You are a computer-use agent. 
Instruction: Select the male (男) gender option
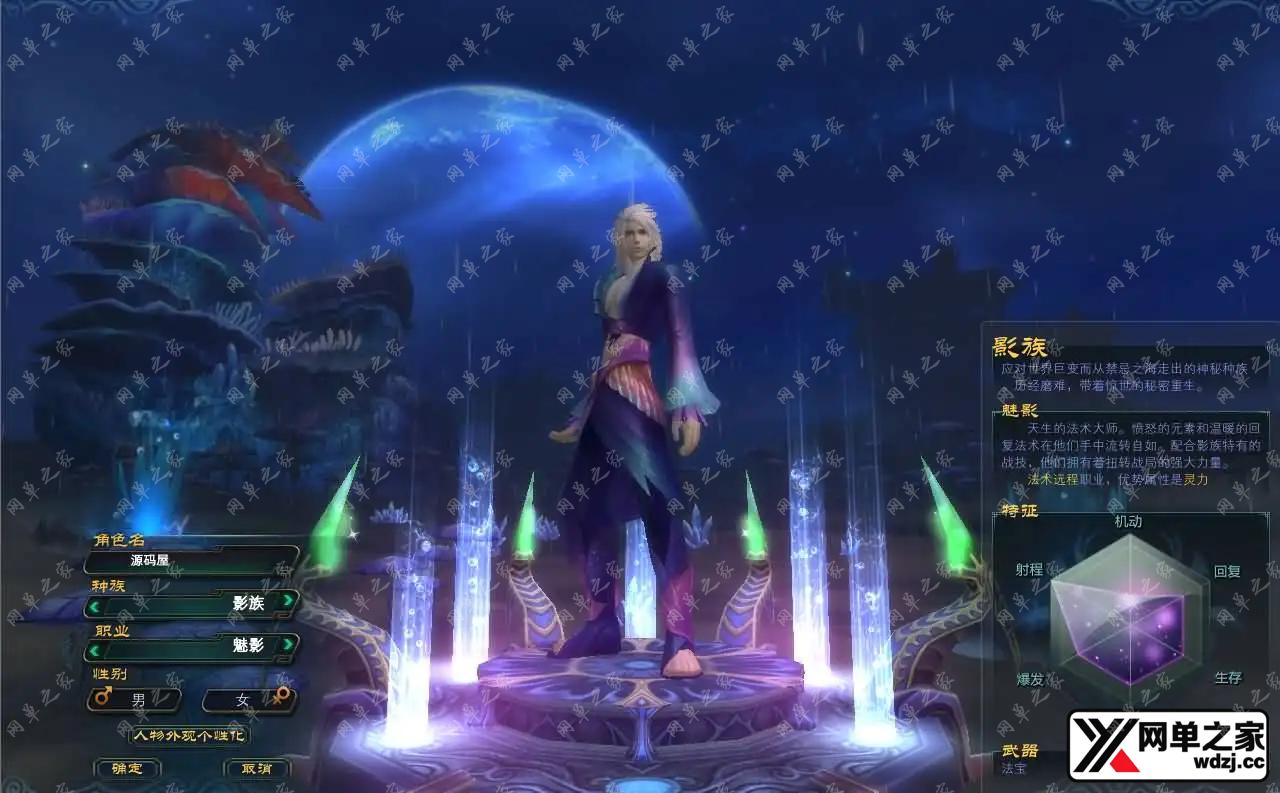135,700
